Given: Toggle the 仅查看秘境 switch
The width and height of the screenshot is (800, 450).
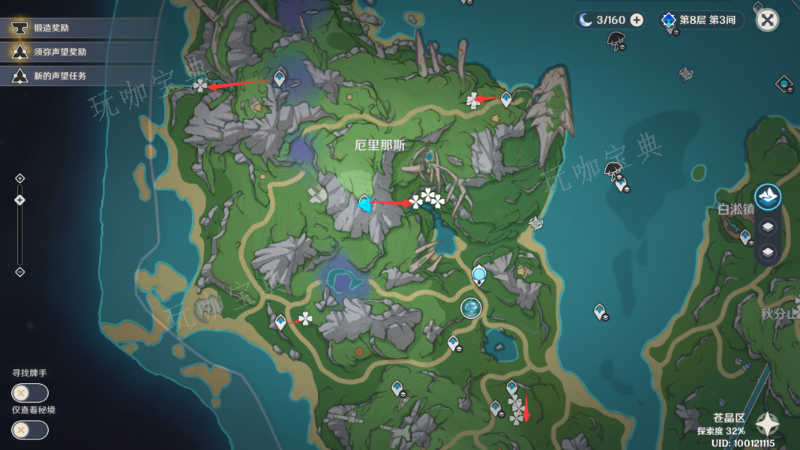Looking at the screenshot, I should 30,430.
